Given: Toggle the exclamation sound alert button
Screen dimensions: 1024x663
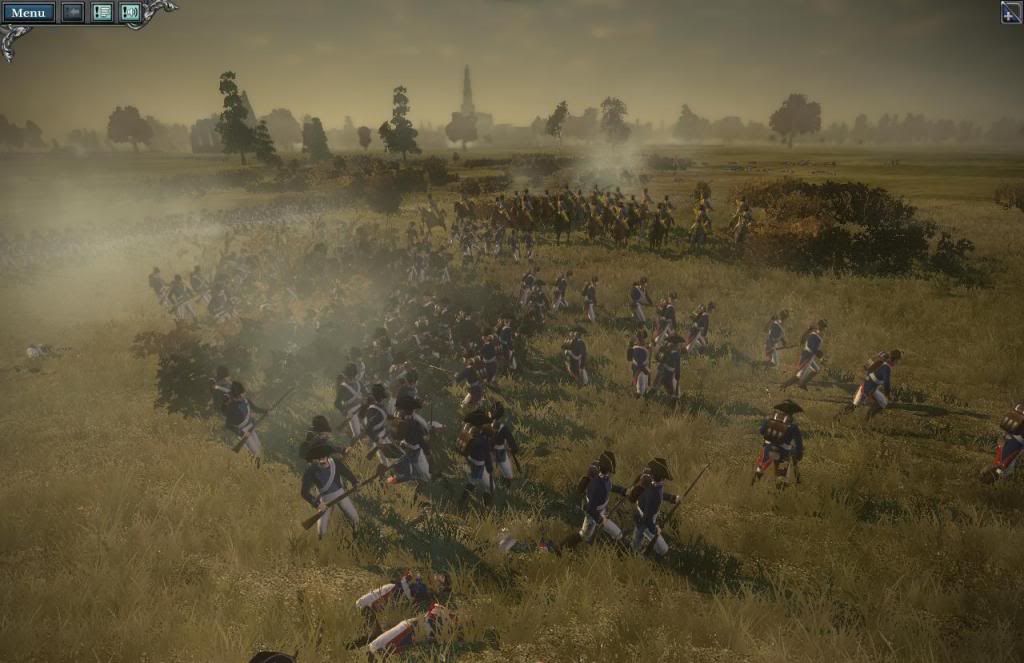Looking at the screenshot, I should click(x=130, y=12).
